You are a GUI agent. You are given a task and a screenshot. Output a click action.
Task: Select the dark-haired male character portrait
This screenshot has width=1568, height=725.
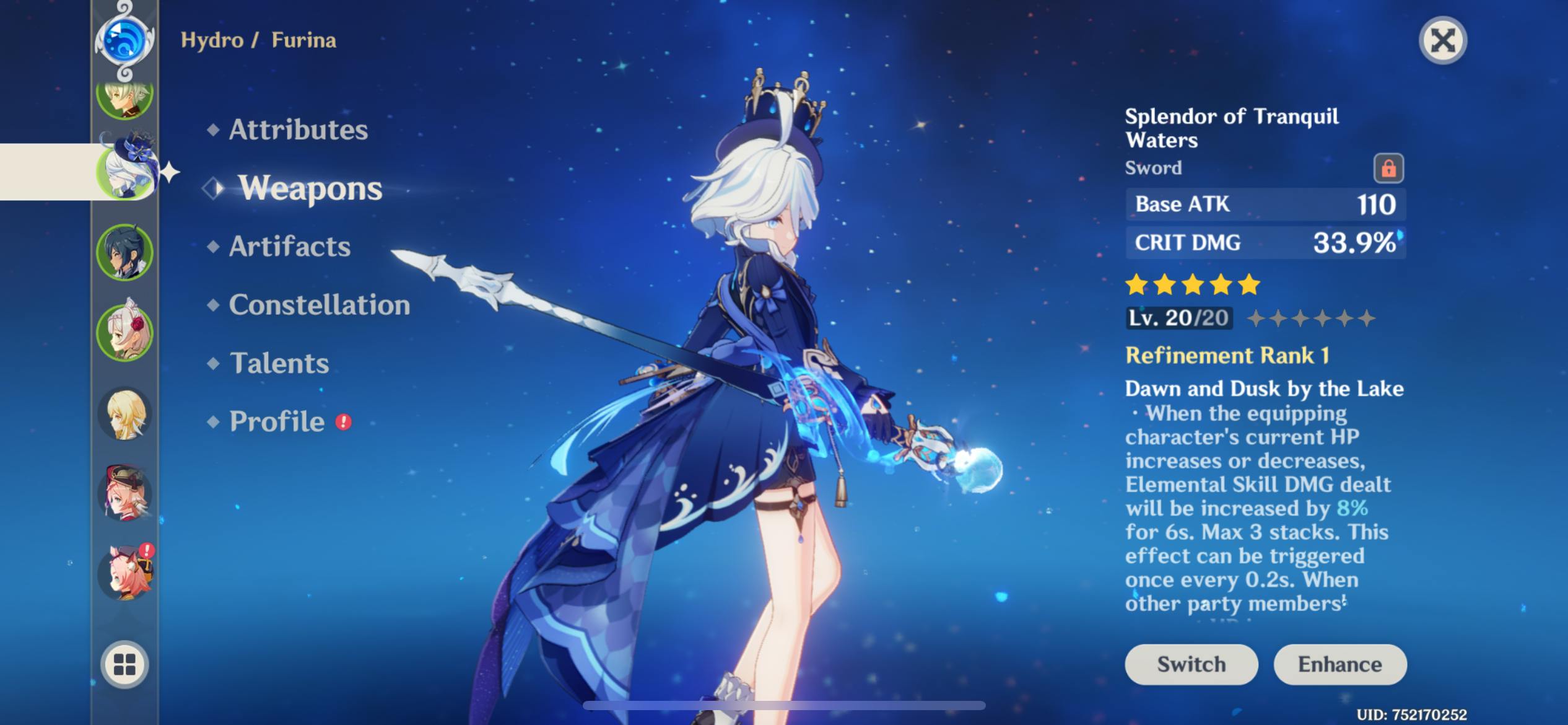[x=124, y=253]
